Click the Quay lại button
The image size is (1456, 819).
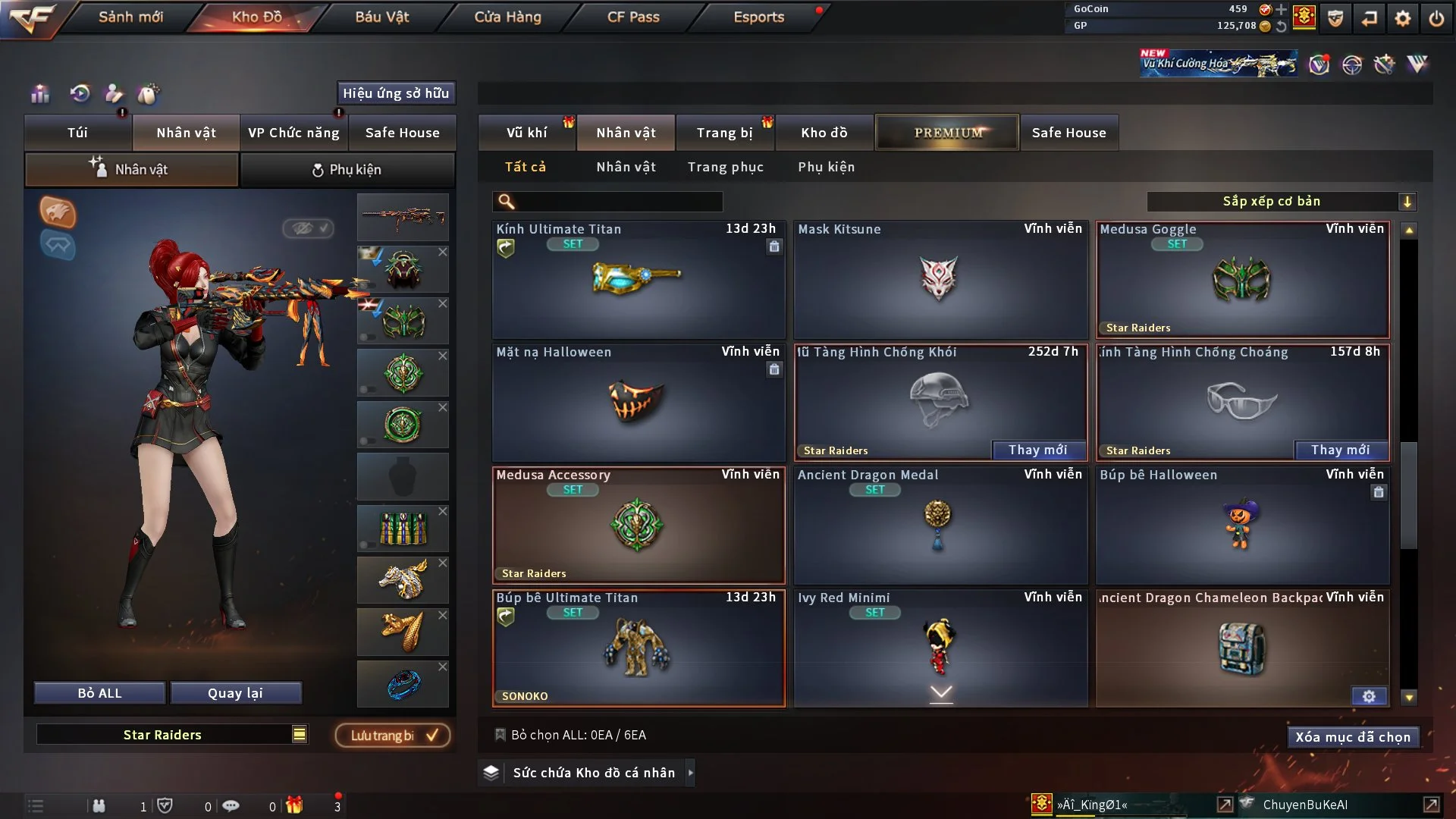point(235,693)
